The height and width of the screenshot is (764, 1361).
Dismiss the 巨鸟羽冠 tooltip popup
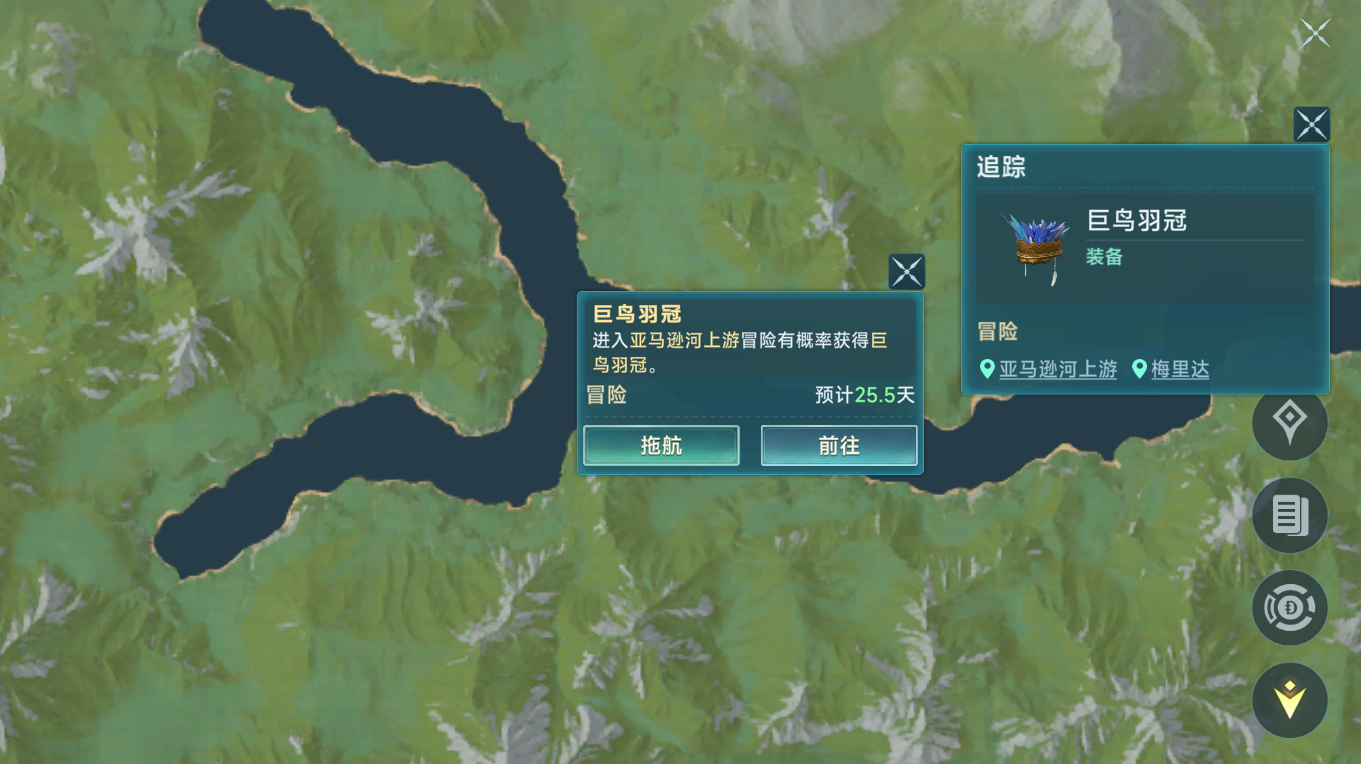coord(906,270)
